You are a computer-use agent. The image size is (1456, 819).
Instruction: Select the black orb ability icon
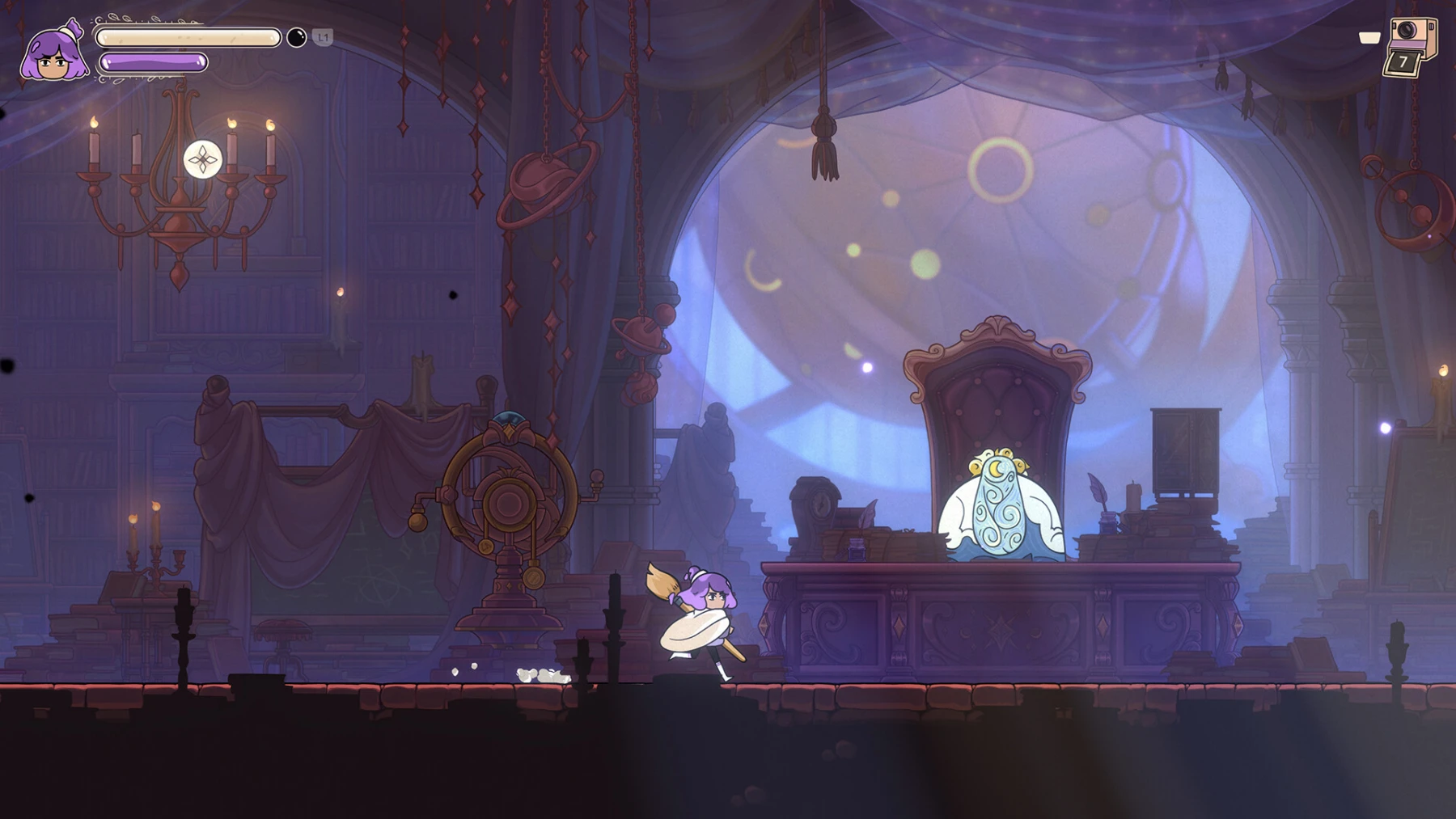(x=297, y=36)
